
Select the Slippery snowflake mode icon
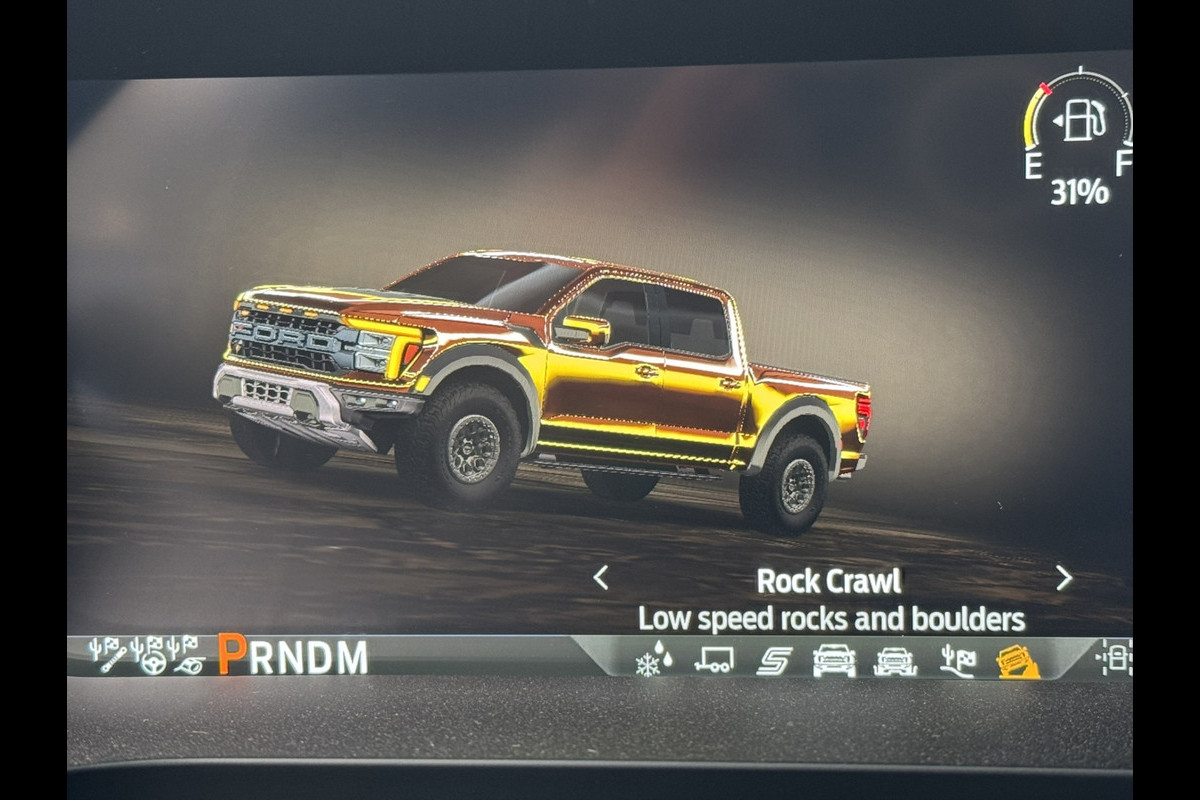coord(654,660)
